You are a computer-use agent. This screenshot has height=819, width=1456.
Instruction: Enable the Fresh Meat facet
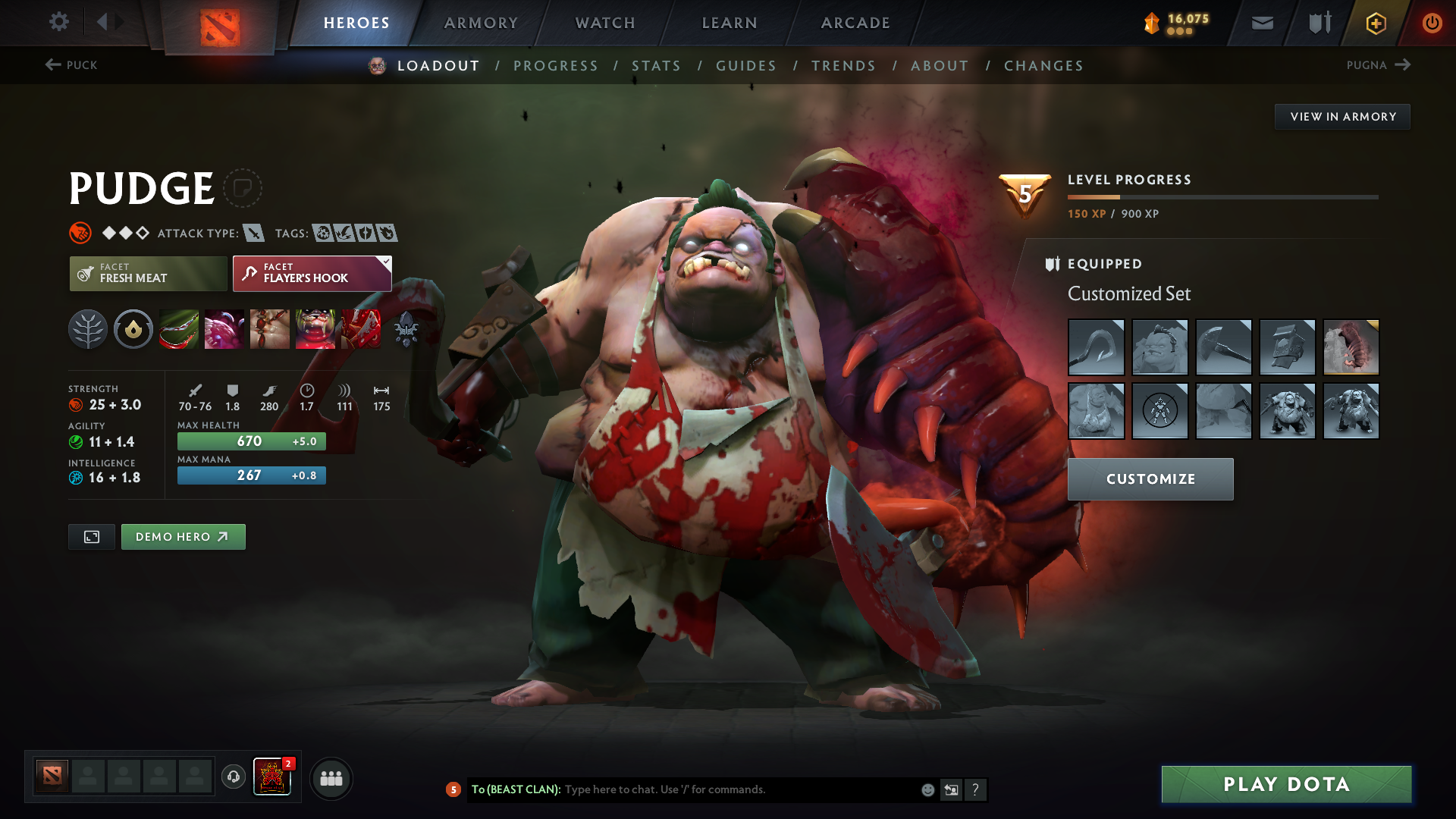(148, 273)
